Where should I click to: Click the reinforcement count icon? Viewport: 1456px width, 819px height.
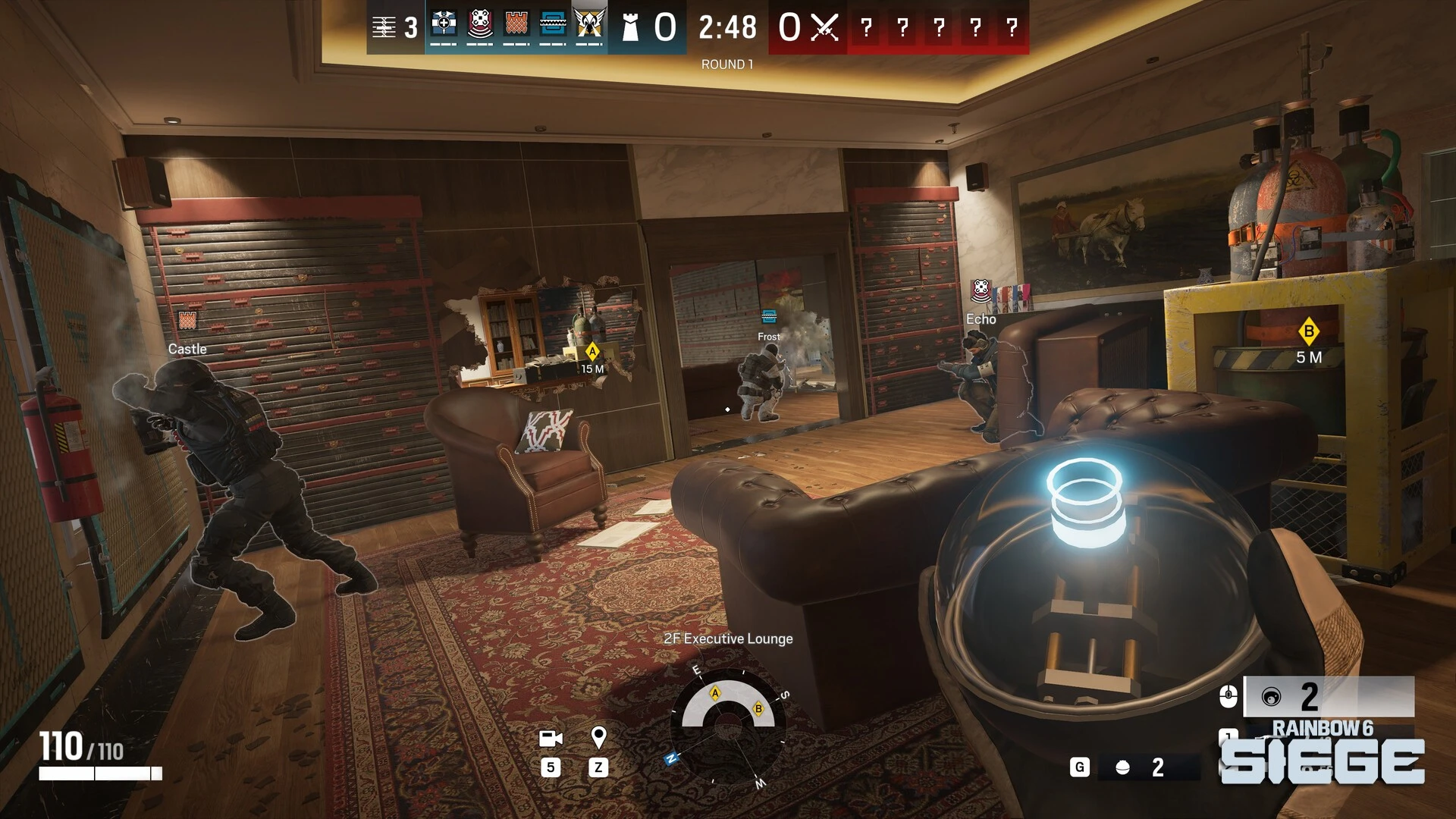tap(384, 27)
